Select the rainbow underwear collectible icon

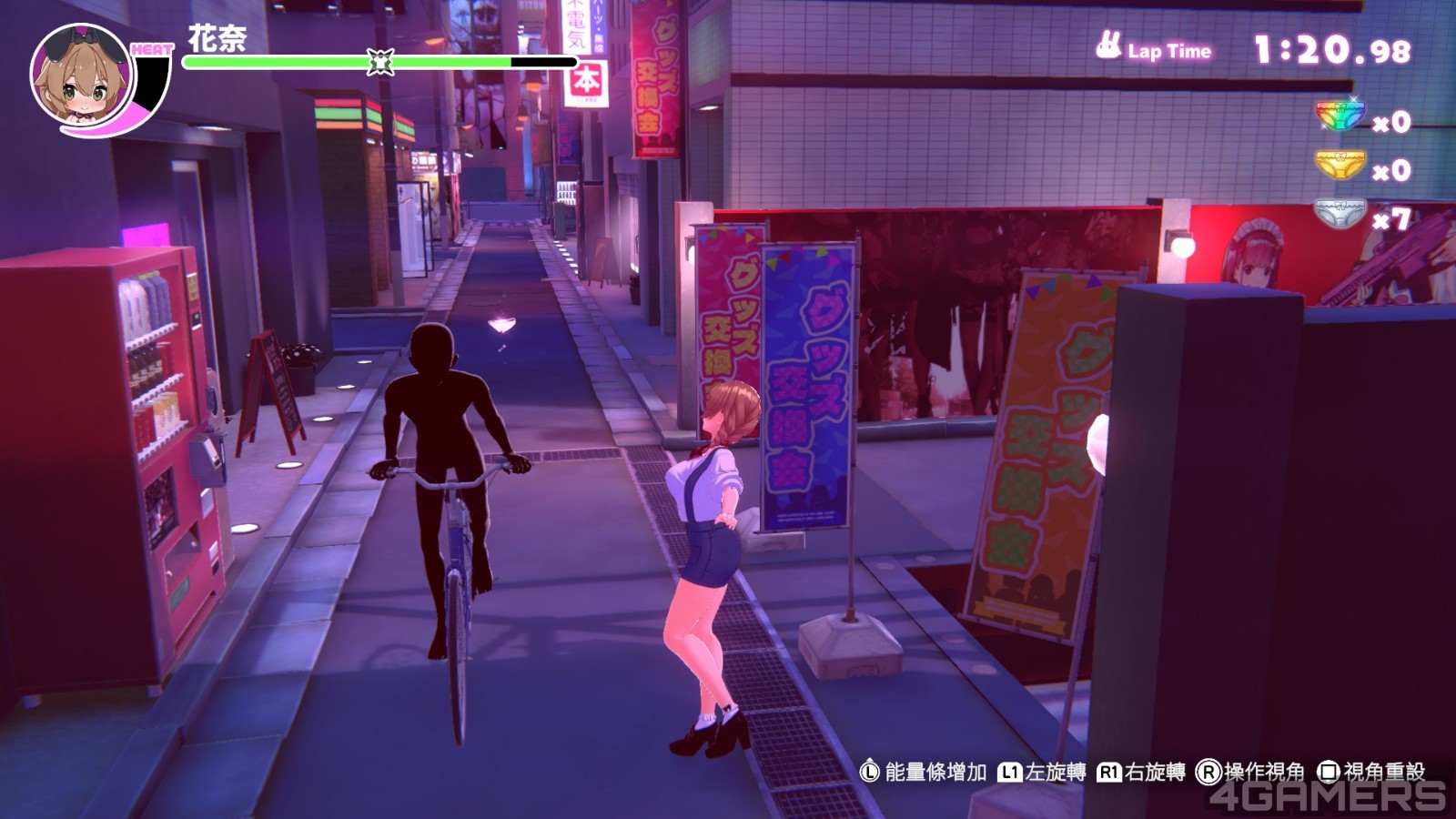tap(1340, 116)
